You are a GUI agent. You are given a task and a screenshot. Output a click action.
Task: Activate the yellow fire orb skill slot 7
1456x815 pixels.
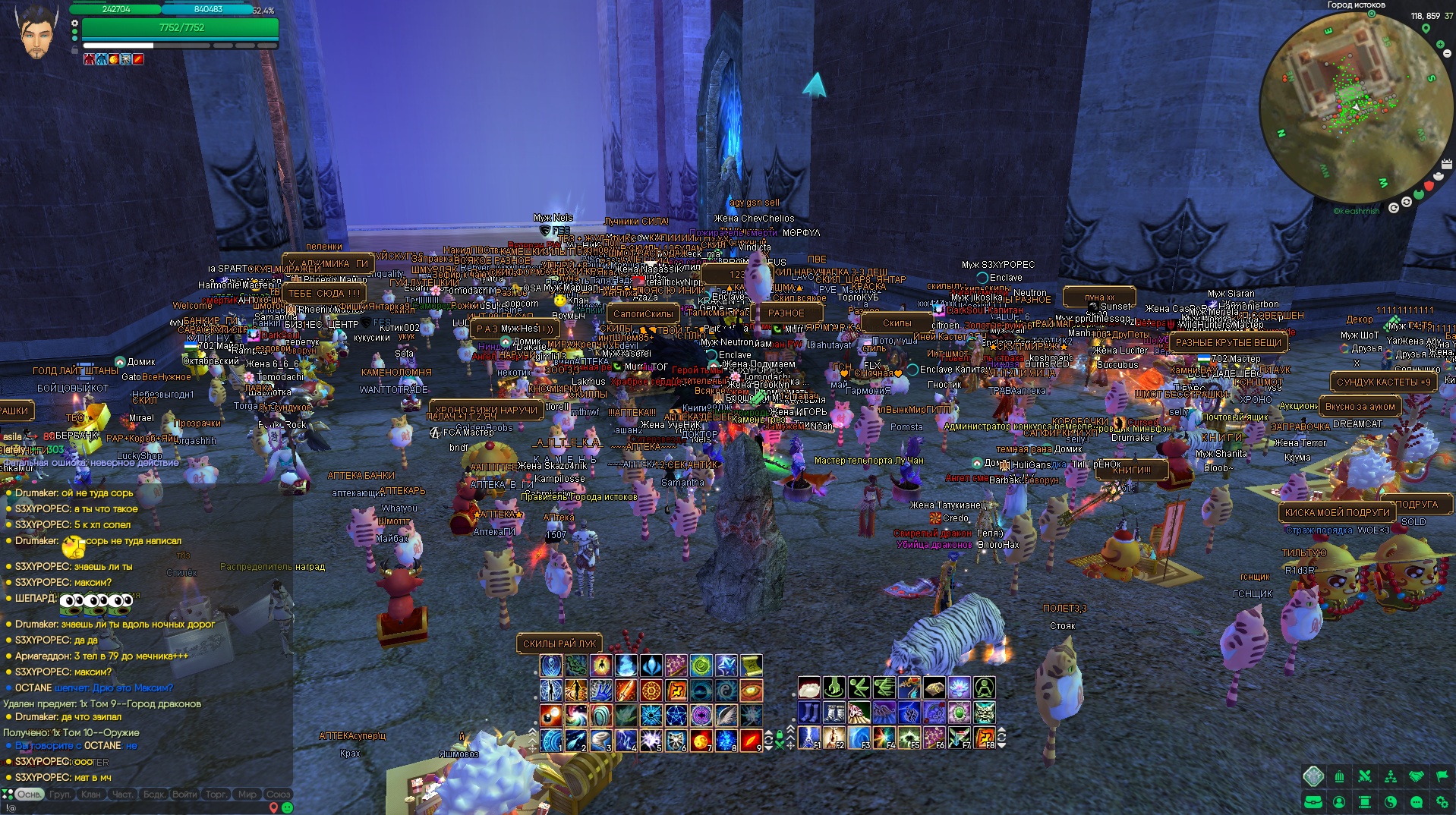pos(701,739)
